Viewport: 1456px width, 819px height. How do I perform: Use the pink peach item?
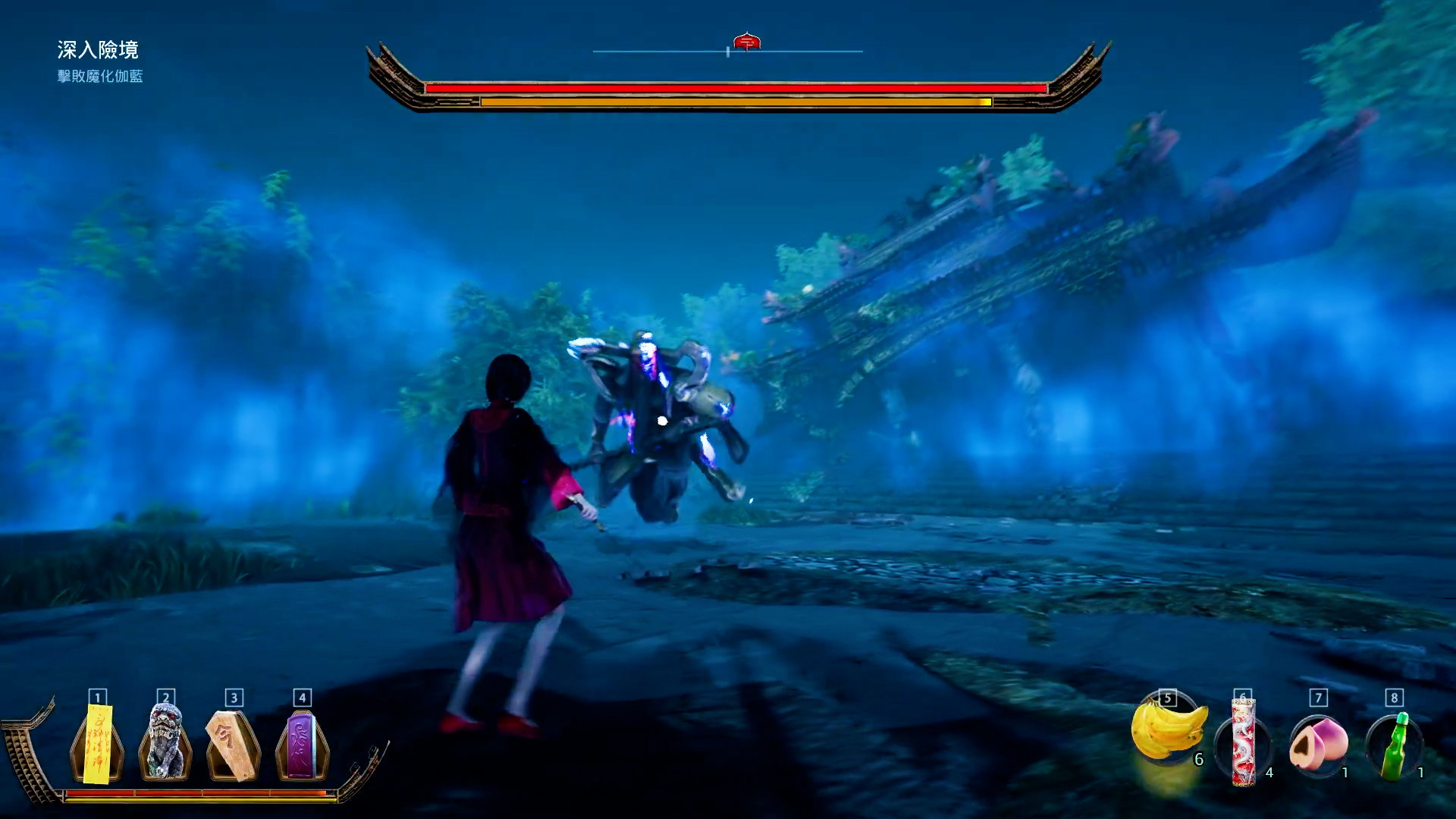pos(1318,745)
